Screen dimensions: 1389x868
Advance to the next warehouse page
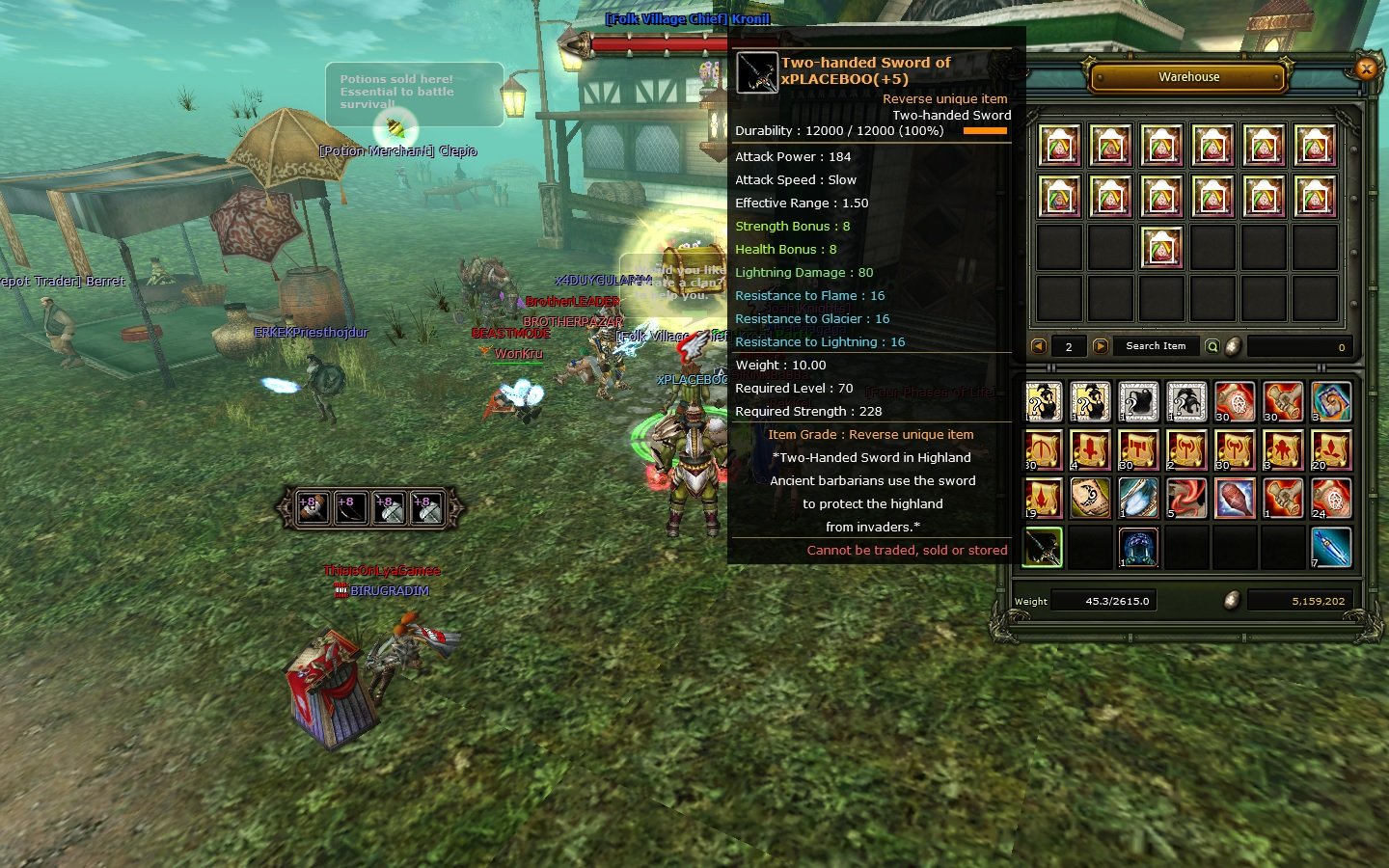(1102, 345)
